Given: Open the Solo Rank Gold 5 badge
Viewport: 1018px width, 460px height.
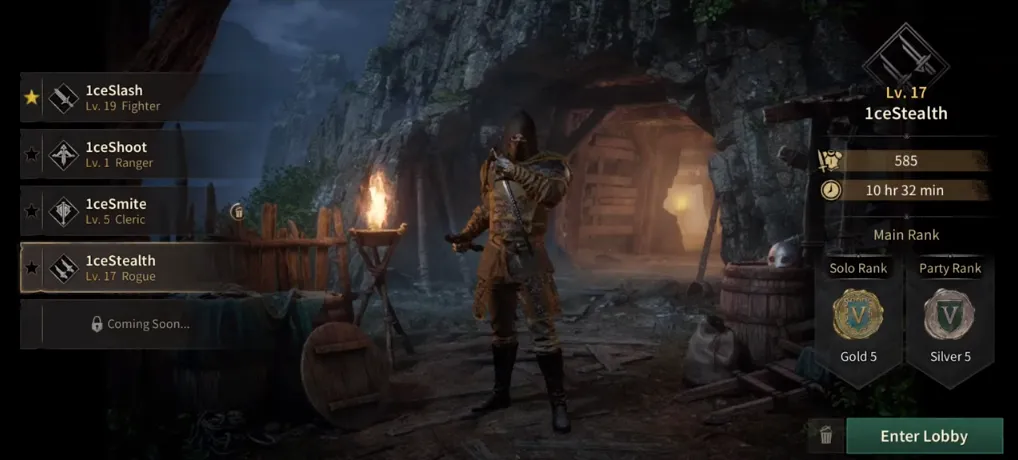Looking at the screenshot, I should tap(858, 316).
